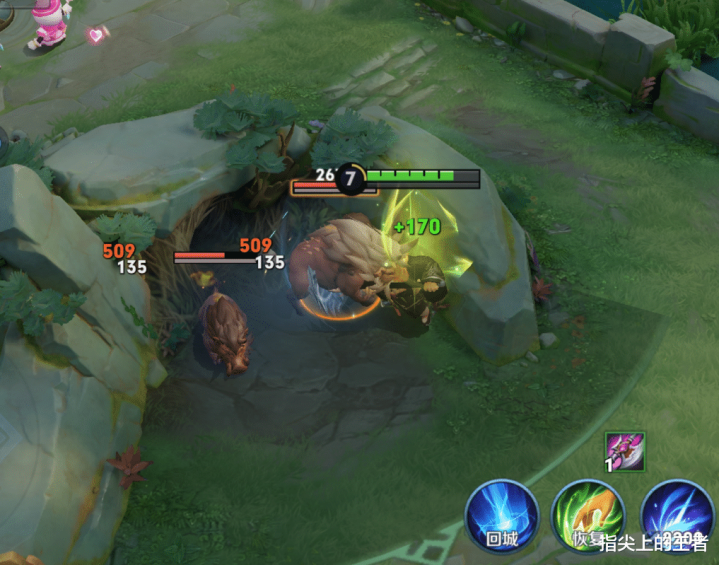
Task: Trigger the blue flash summoner spell
Action: point(677,516)
